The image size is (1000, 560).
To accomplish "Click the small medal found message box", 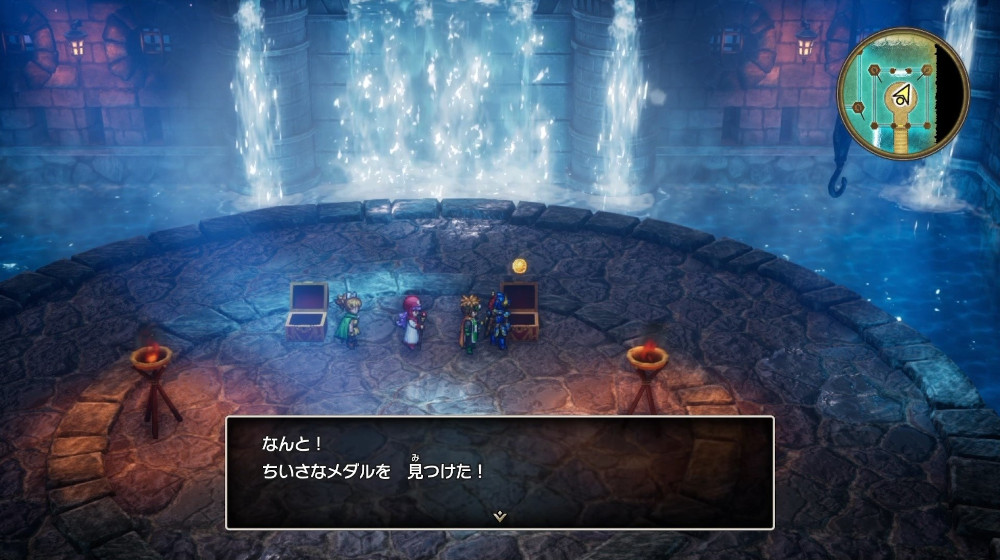I will pyautogui.click(x=499, y=471).
